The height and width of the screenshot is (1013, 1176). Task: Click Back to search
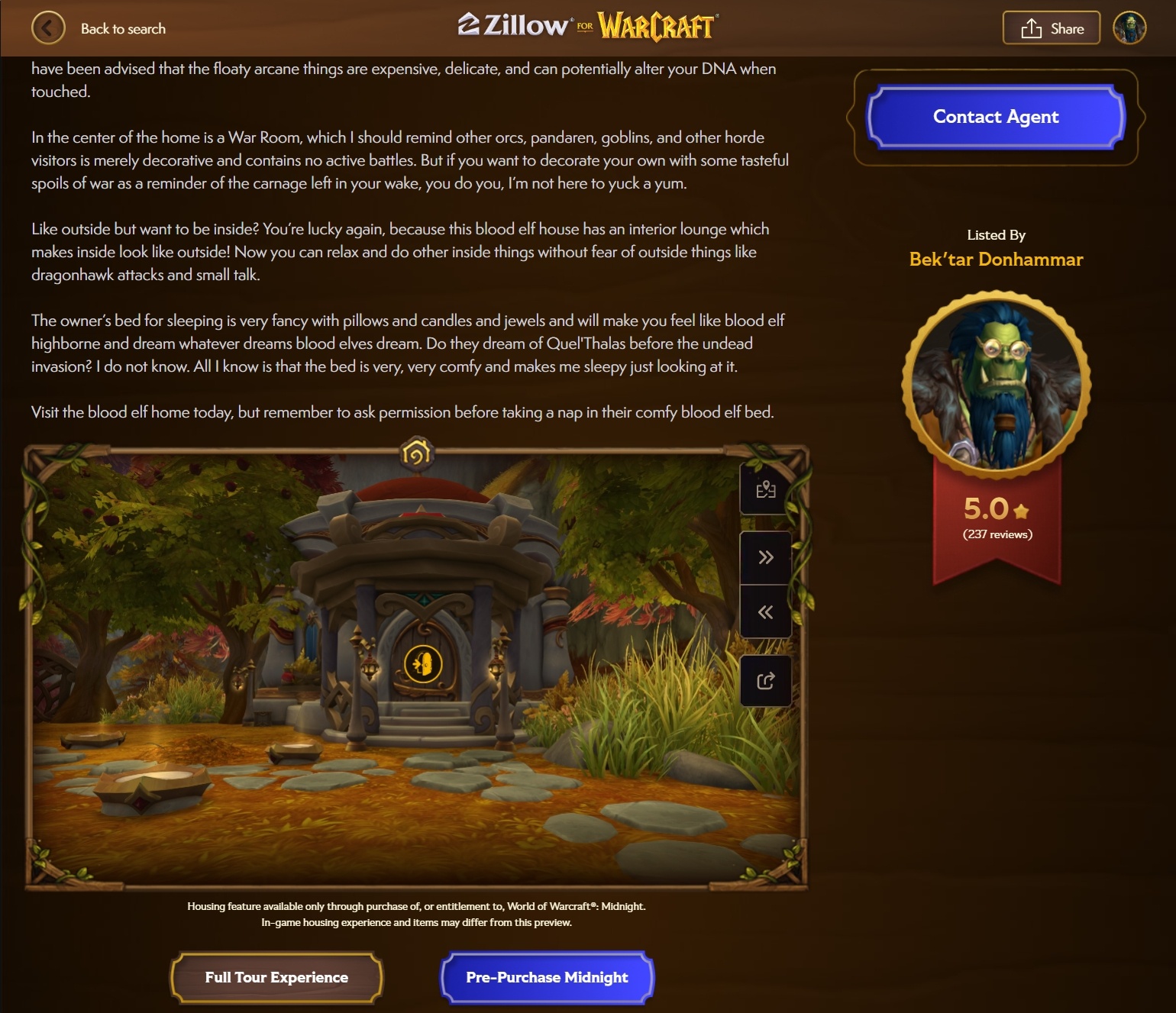[x=123, y=28]
